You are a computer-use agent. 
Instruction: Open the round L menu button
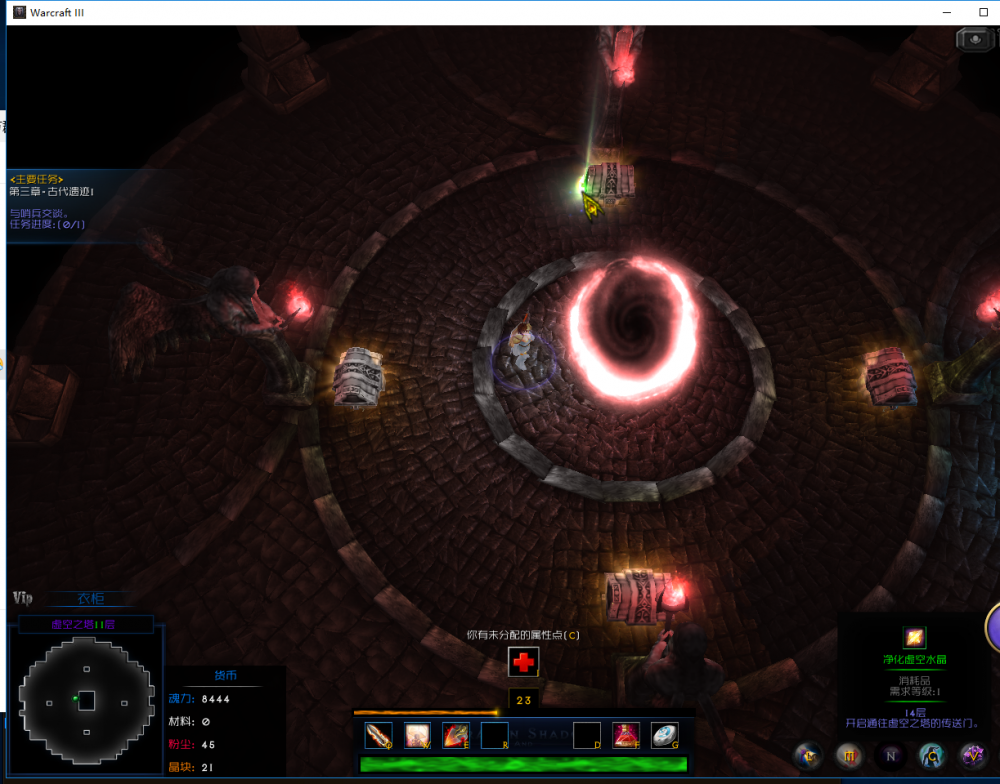click(x=808, y=755)
